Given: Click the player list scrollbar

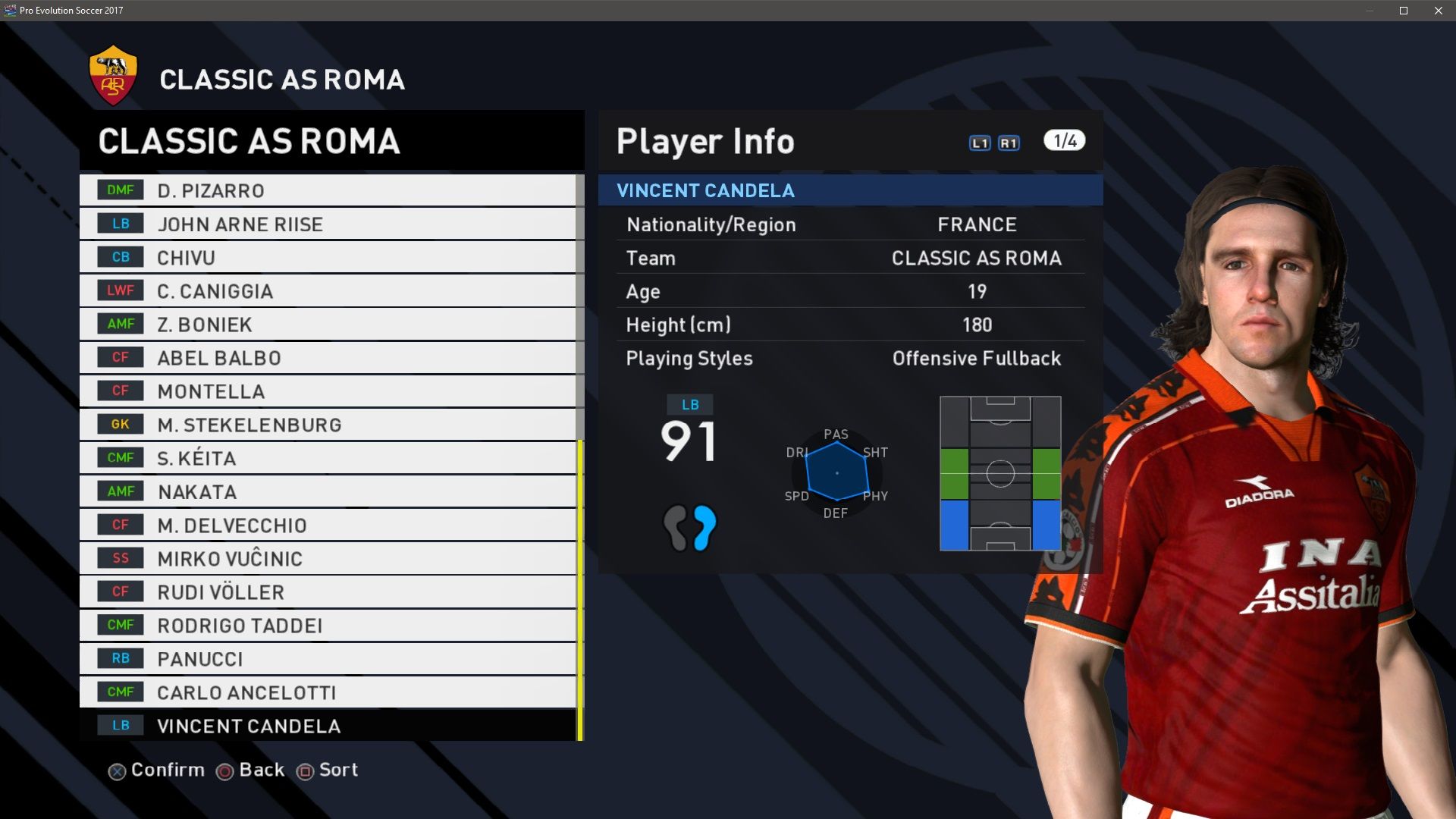Looking at the screenshot, I should tap(580, 590).
